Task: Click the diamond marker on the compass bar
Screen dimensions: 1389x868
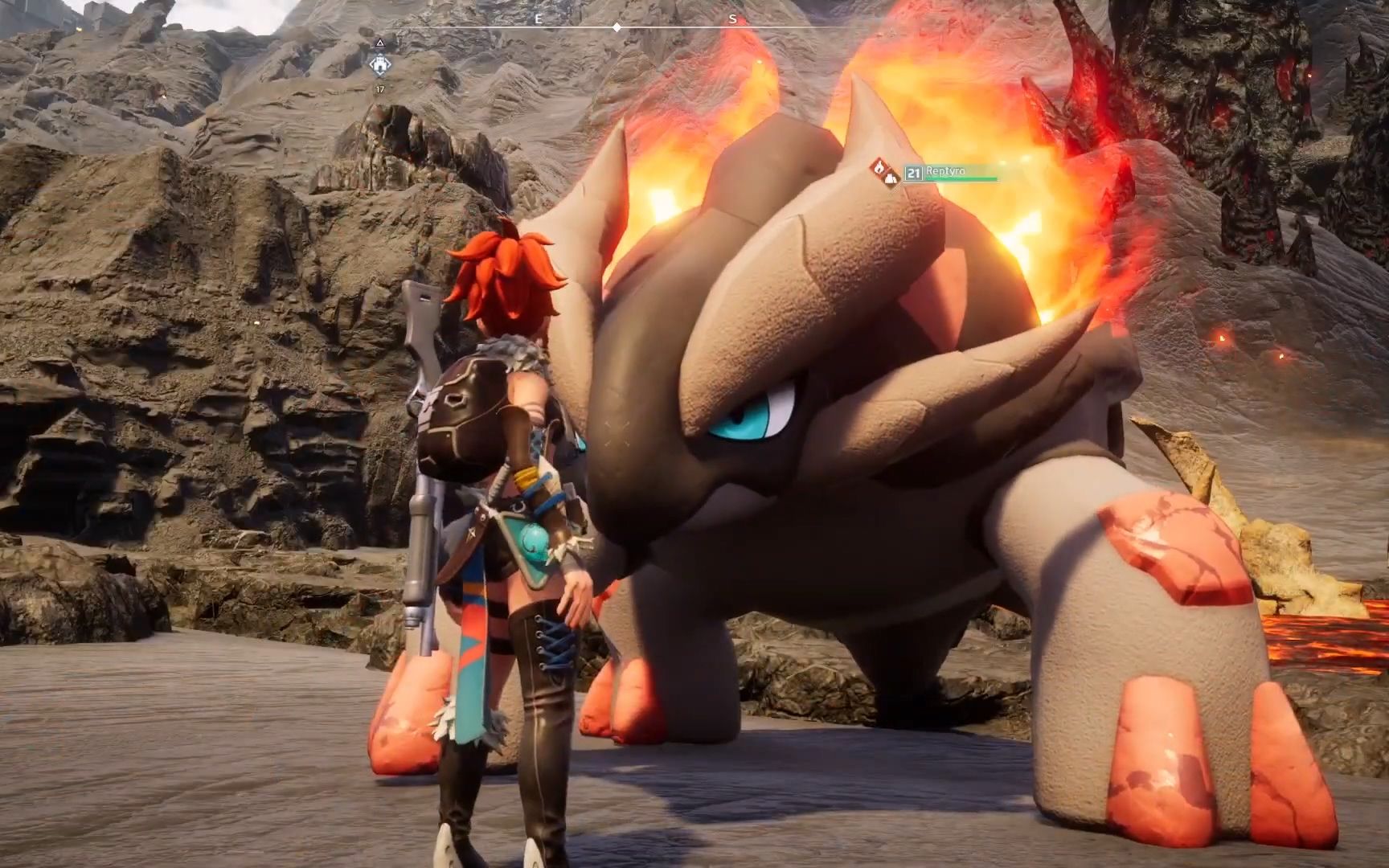Action: (616, 26)
